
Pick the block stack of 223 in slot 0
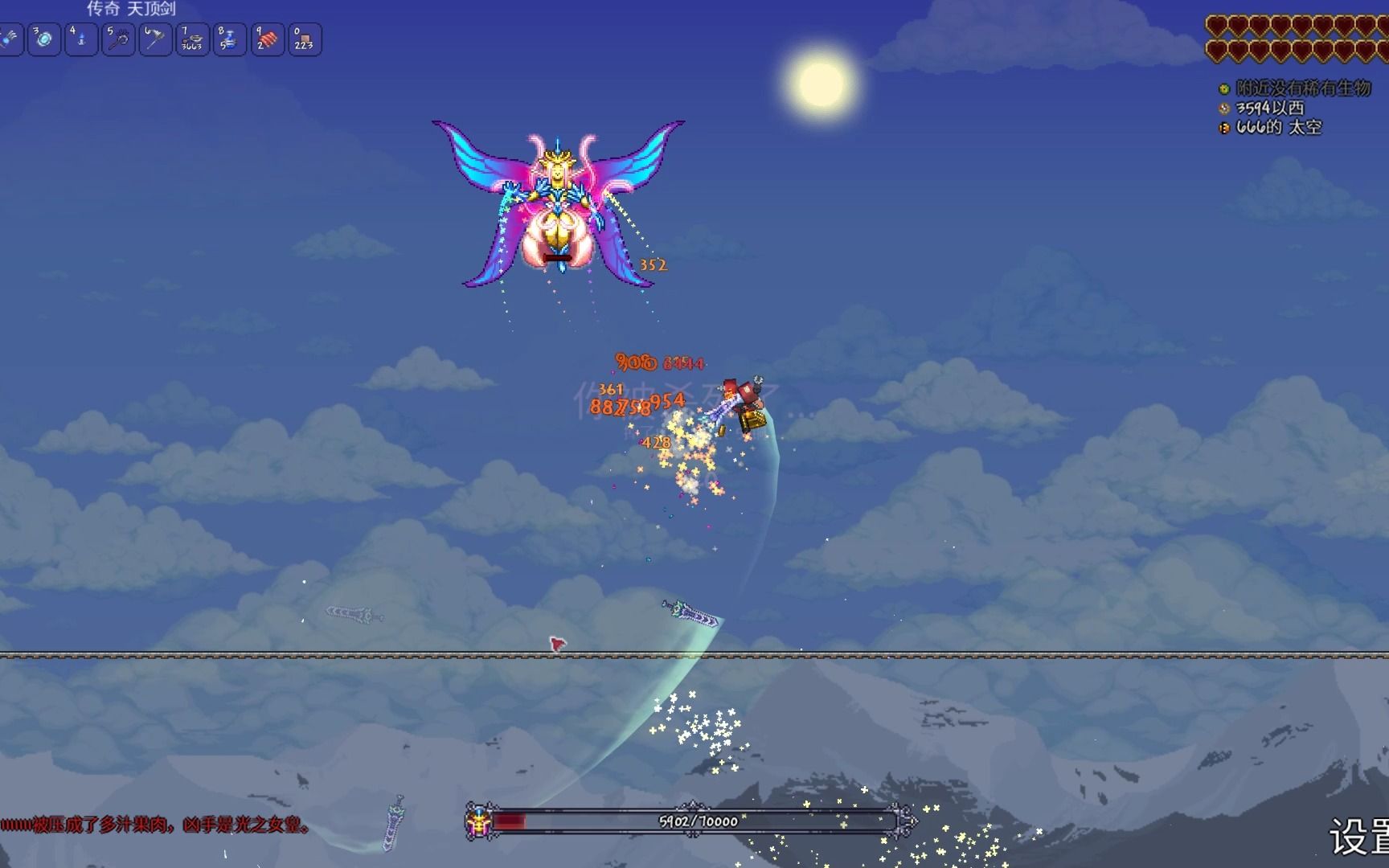[304, 39]
